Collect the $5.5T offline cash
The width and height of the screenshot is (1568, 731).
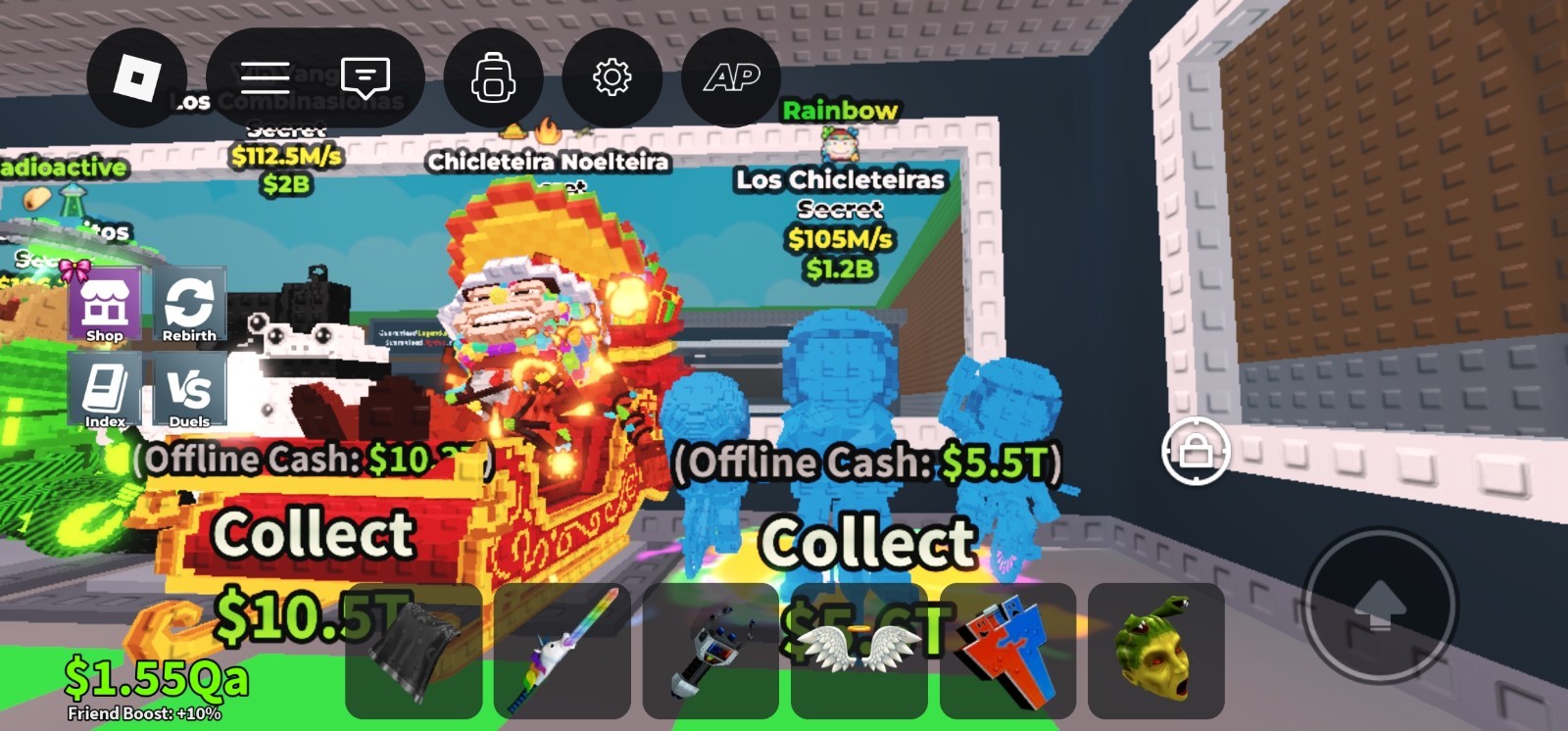coord(865,541)
